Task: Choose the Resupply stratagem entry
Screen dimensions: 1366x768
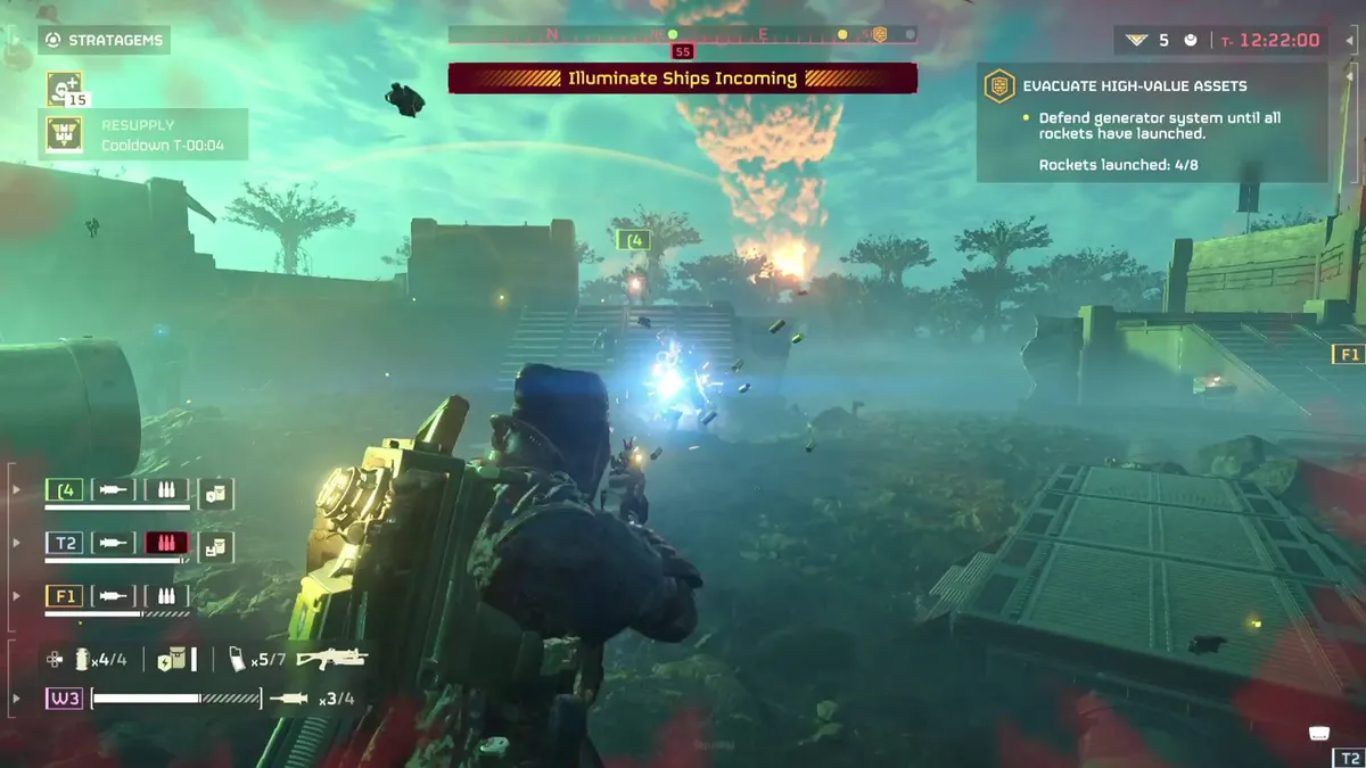Action: tap(143, 134)
